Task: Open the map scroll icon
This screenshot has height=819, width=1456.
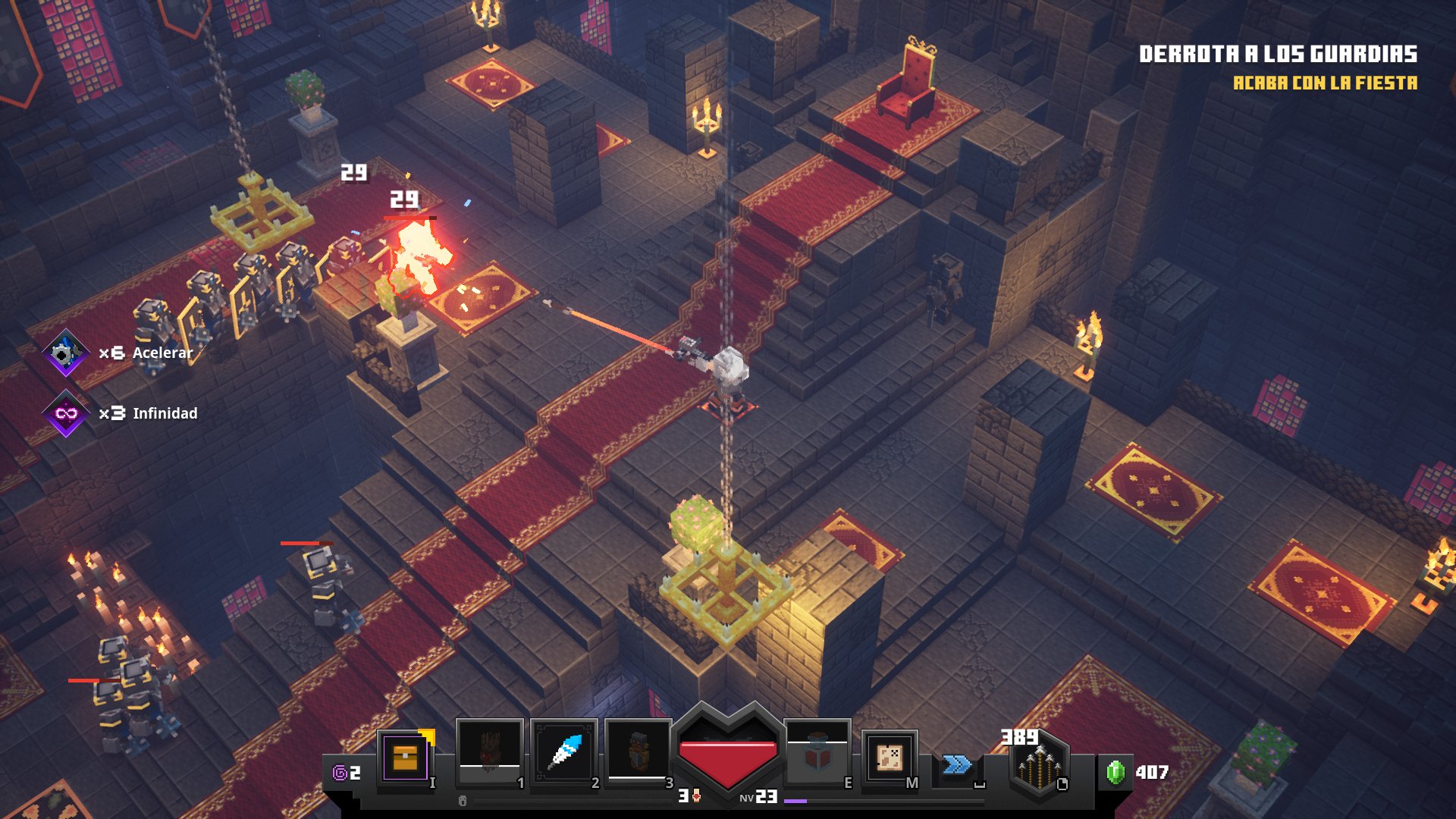Action: [x=889, y=757]
